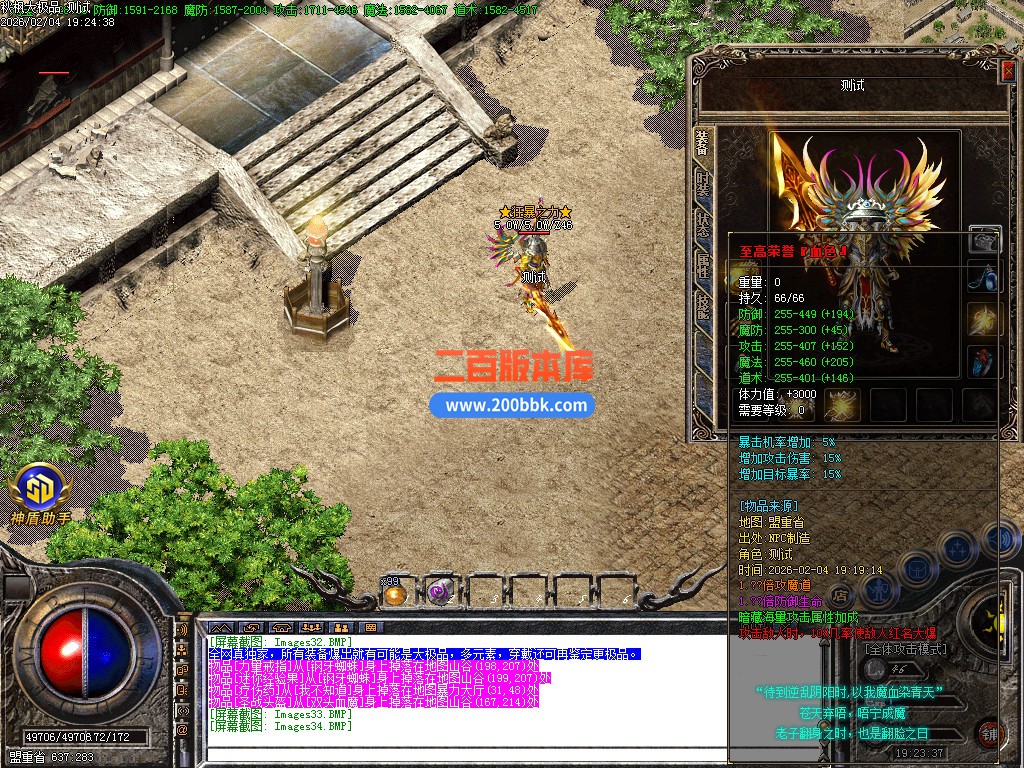Open the 状态 (status) tab
This screenshot has width=1024, height=768.
[703, 224]
